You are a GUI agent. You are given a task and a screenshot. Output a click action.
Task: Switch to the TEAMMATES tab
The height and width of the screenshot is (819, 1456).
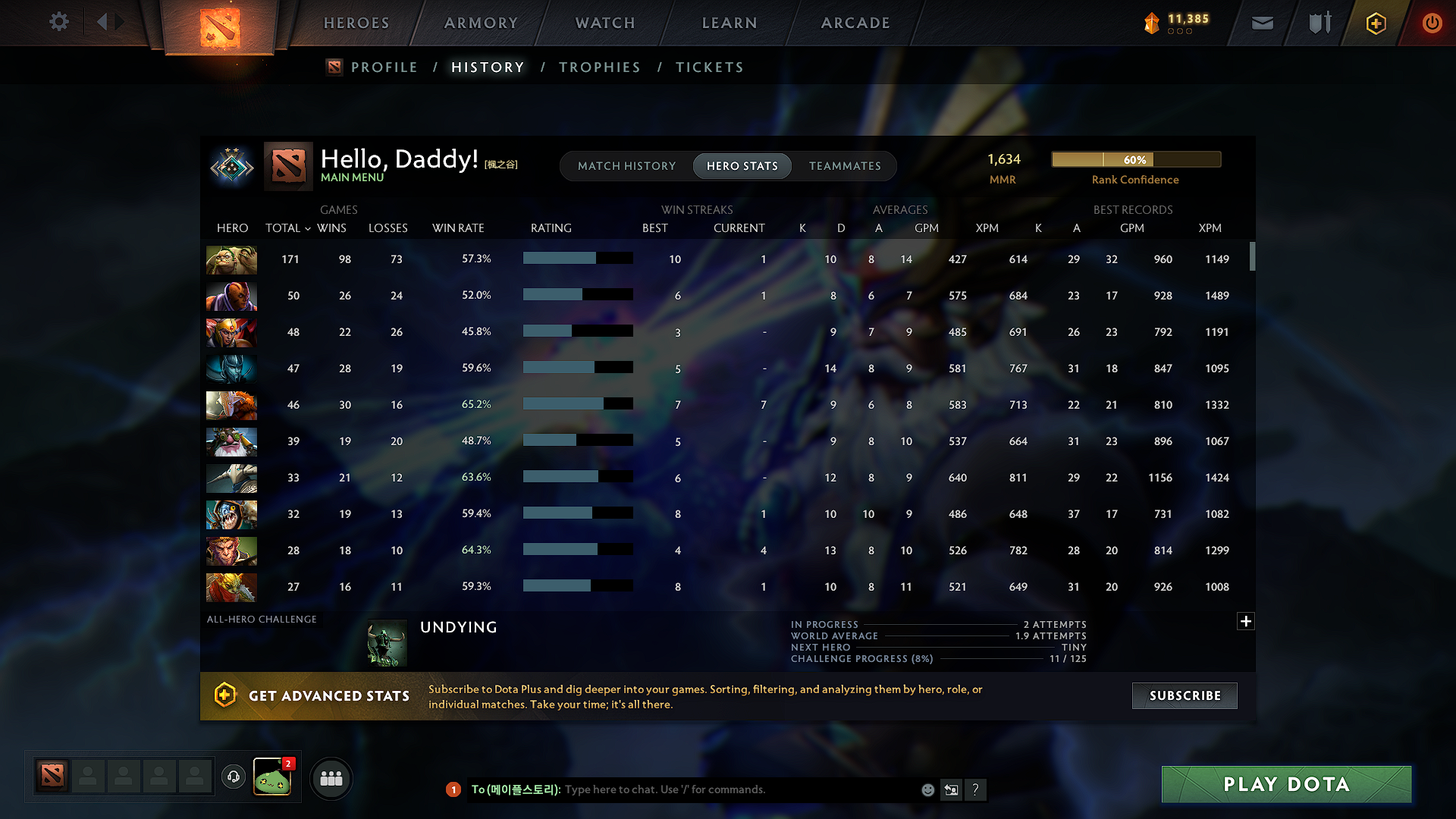pyautogui.click(x=845, y=166)
